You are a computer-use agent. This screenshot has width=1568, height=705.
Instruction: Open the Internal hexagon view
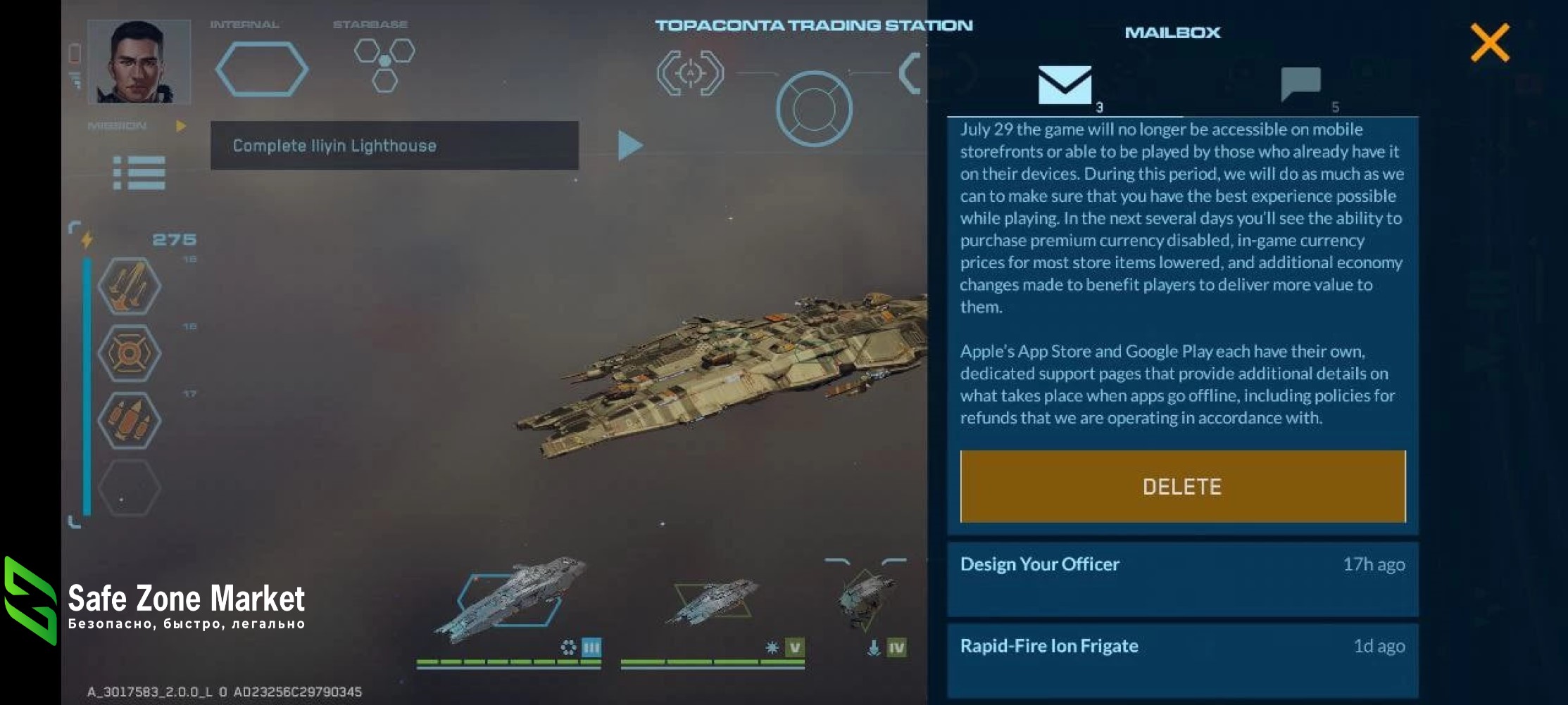pos(261,68)
